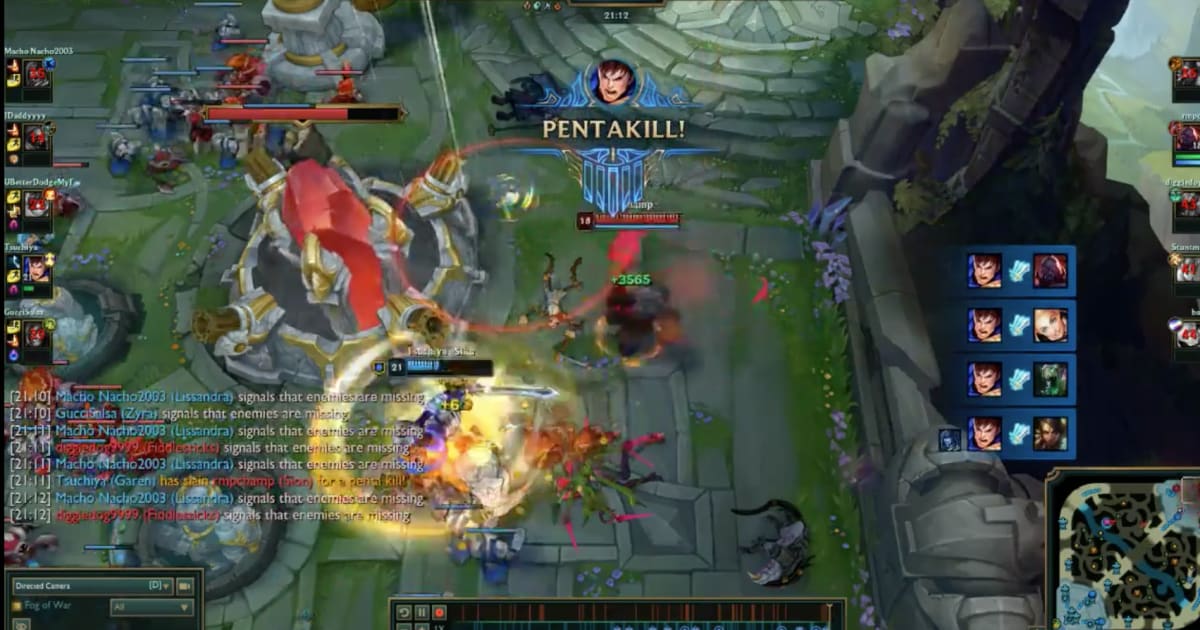The height and width of the screenshot is (630, 1200).
Task: Open the Fog of War team dropdown set to All
Action: pos(152,607)
